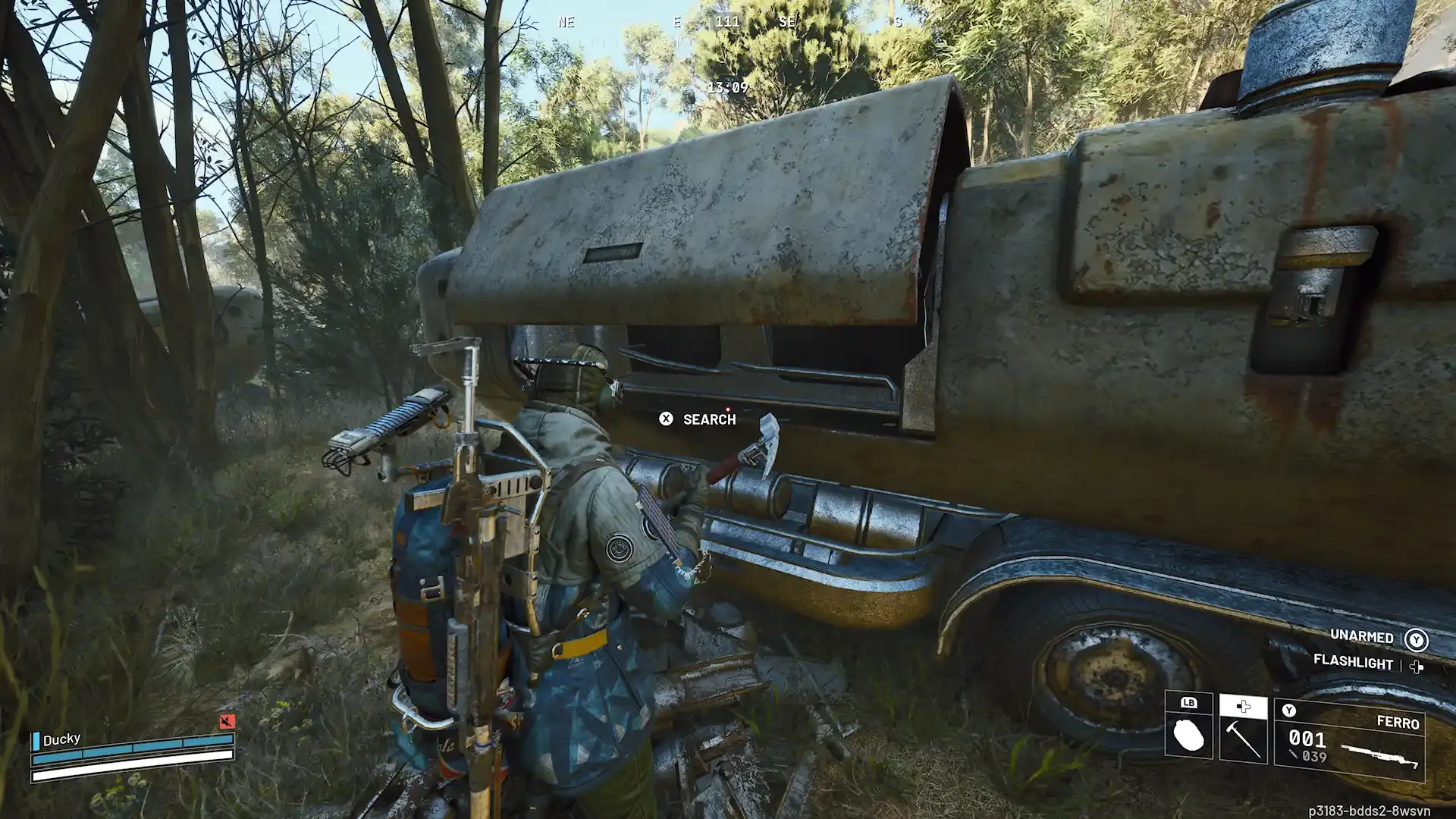This screenshot has width=1456, height=819.
Task: Select the pickaxe tool slot
Action: [1243, 739]
